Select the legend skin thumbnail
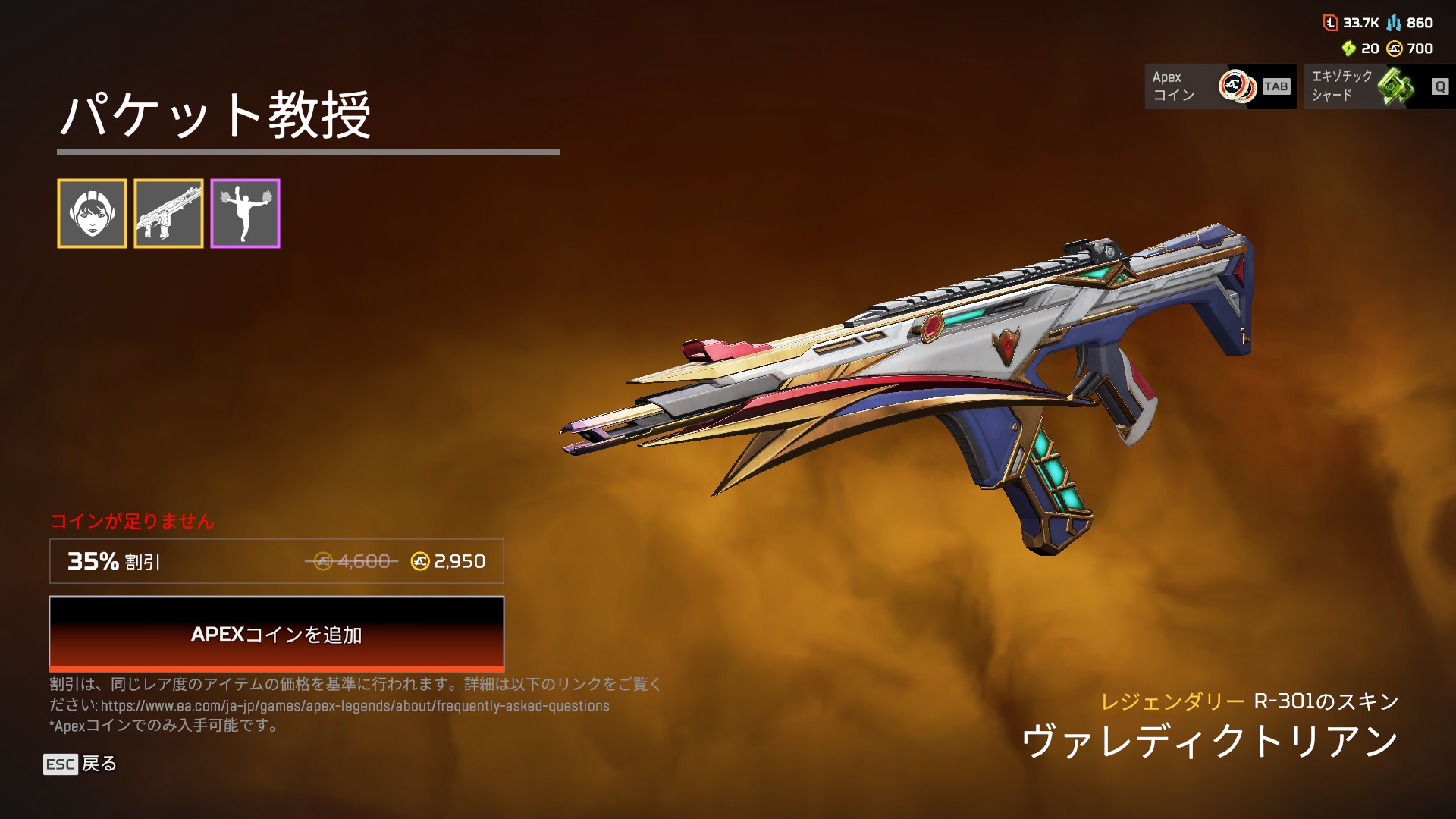1456x819 pixels. pos(92,214)
